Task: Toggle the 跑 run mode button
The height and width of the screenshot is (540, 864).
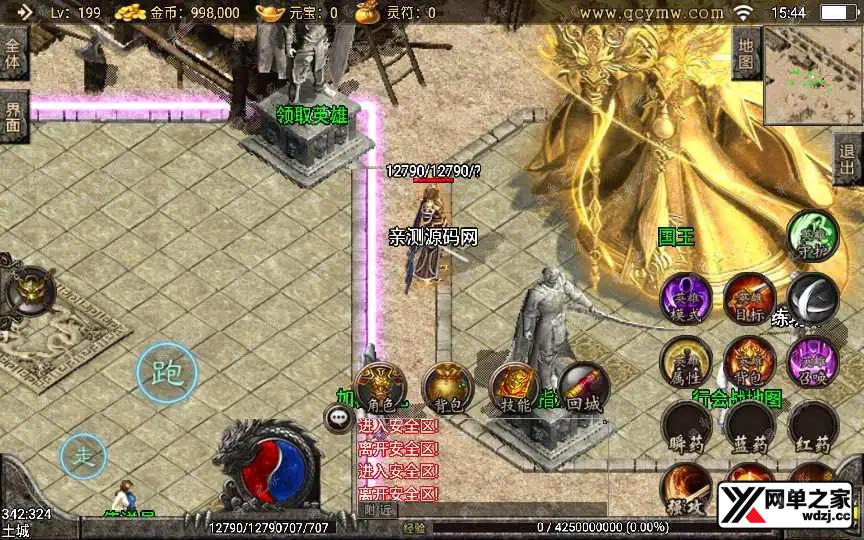Action: pos(167,373)
